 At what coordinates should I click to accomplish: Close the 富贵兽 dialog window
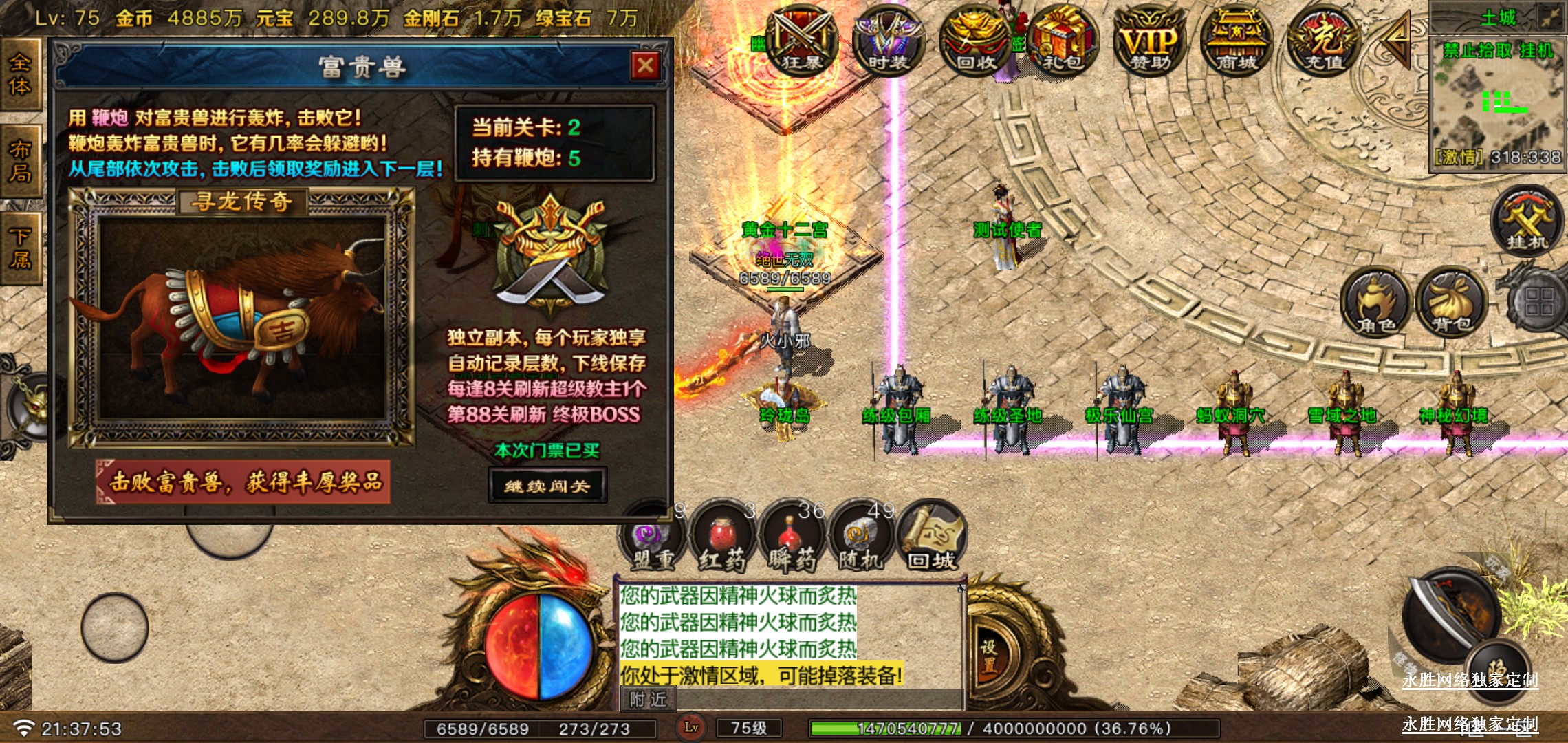point(644,66)
